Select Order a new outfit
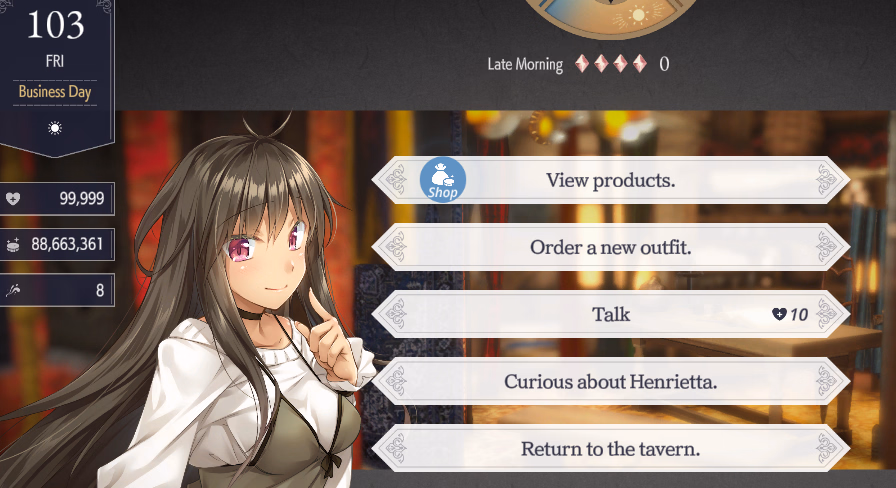Viewport: 896px width, 488px height. (610, 247)
